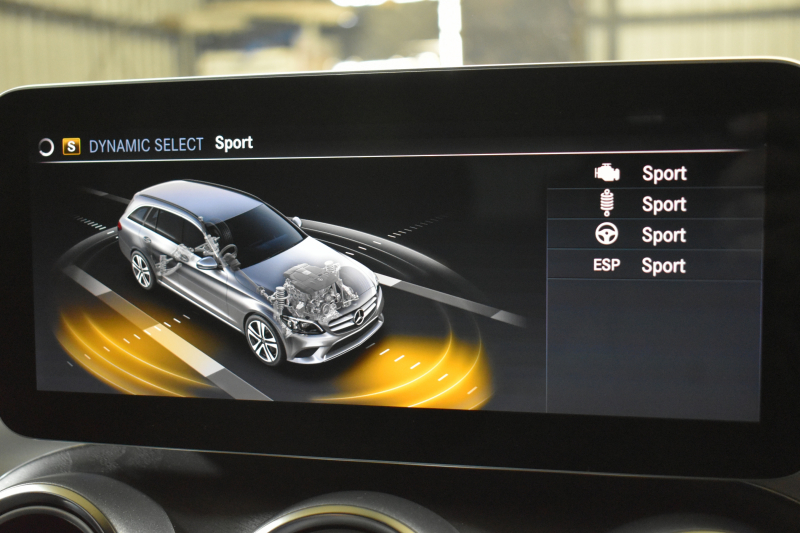Select the ESP Sport row
The height and width of the screenshot is (533, 800).
coord(653,266)
